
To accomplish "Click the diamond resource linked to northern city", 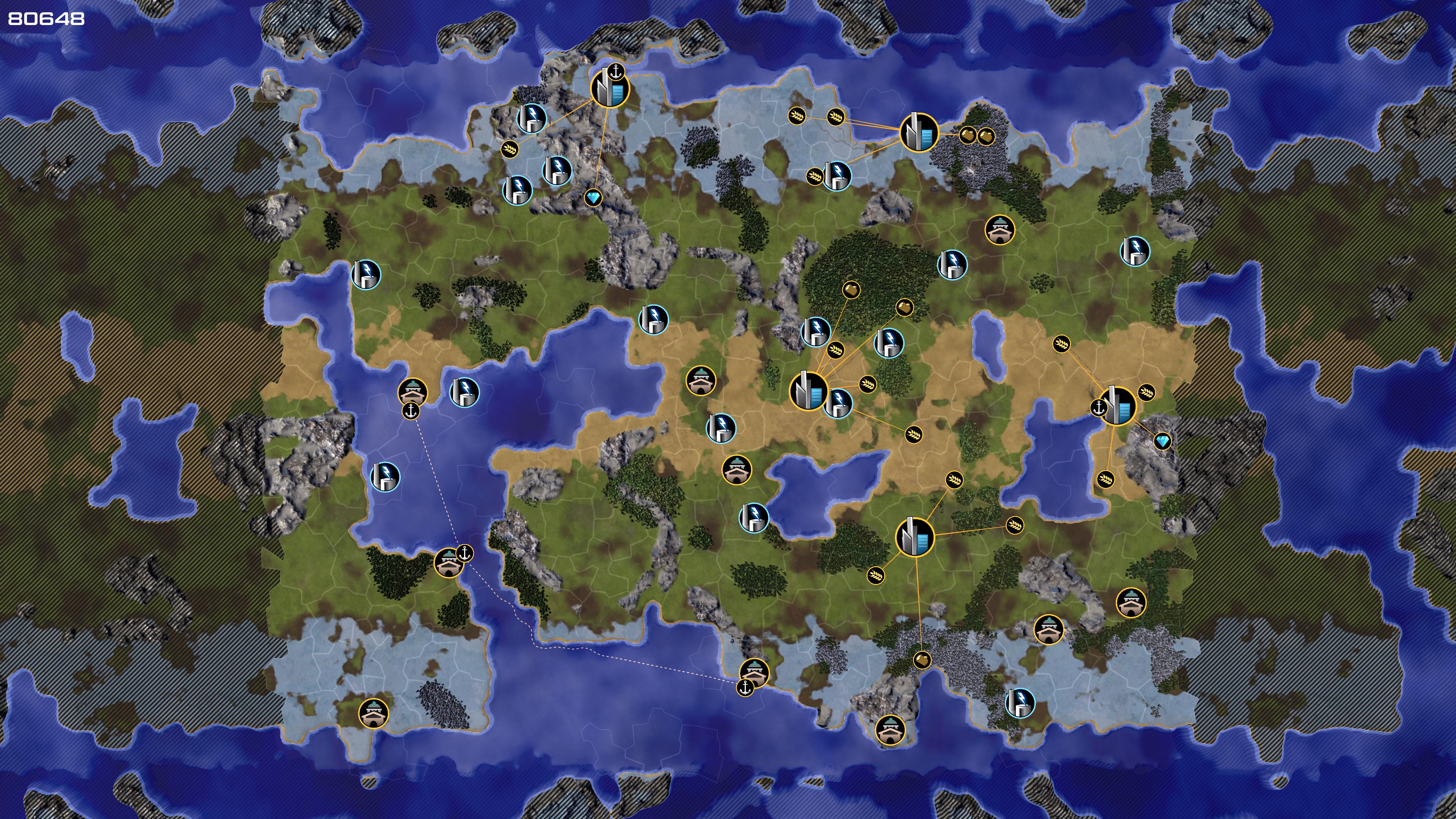I will pyautogui.click(x=593, y=198).
